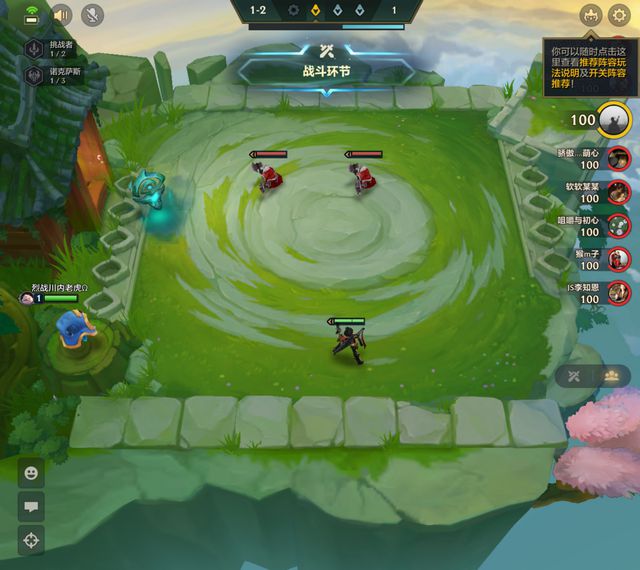
Task: View player 软软某某's board
Action: 619,192
